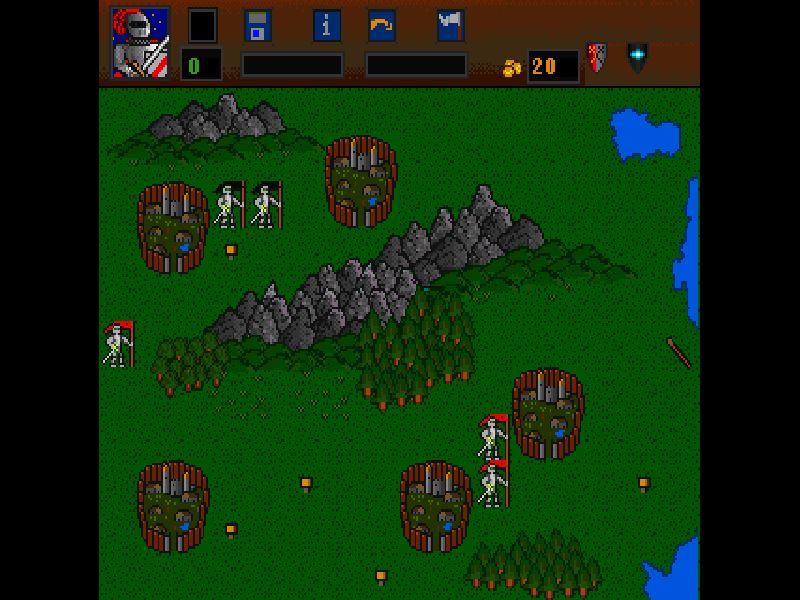Select the white flag icon

coord(450,26)
